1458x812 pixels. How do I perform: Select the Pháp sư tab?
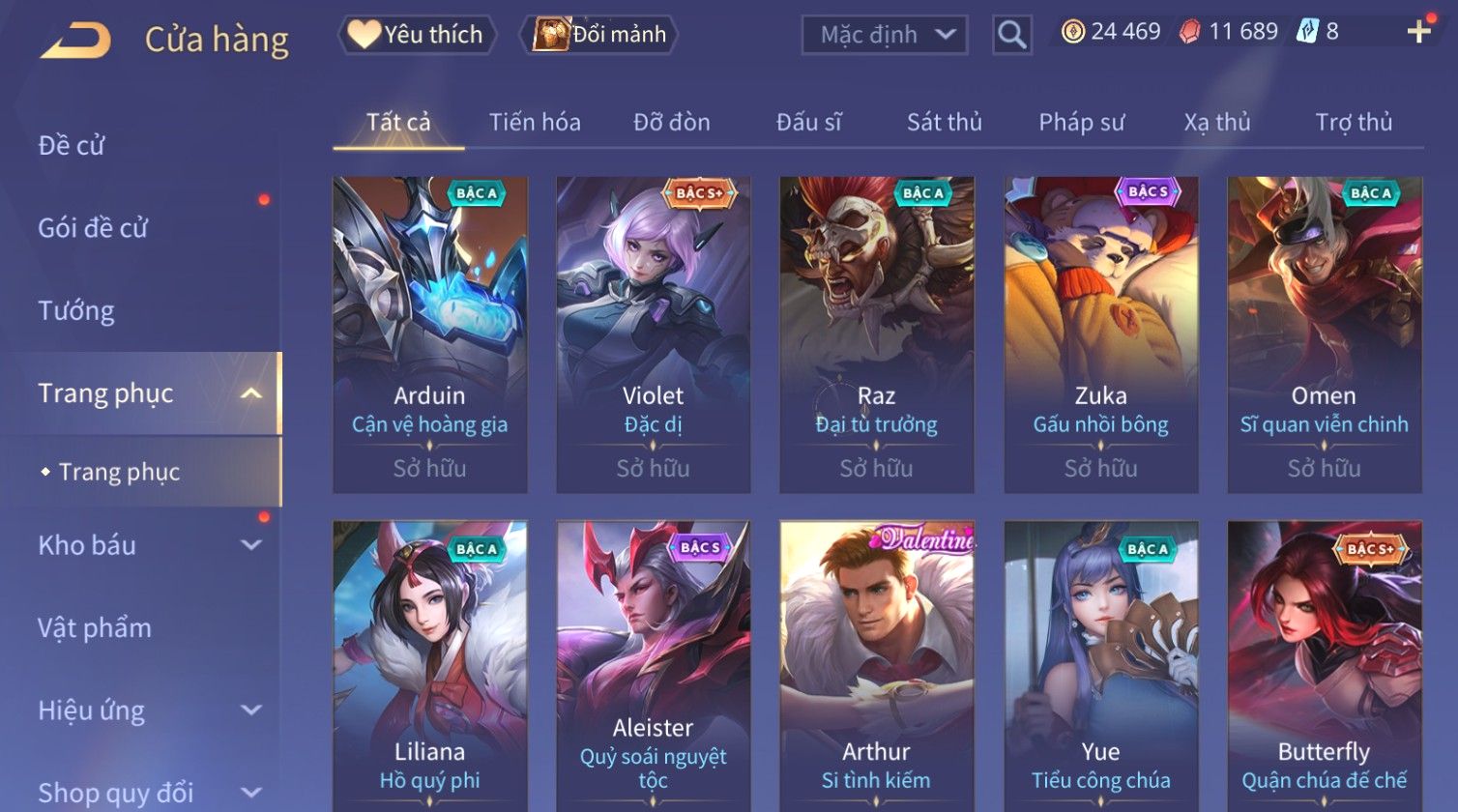coord(1081,123)
